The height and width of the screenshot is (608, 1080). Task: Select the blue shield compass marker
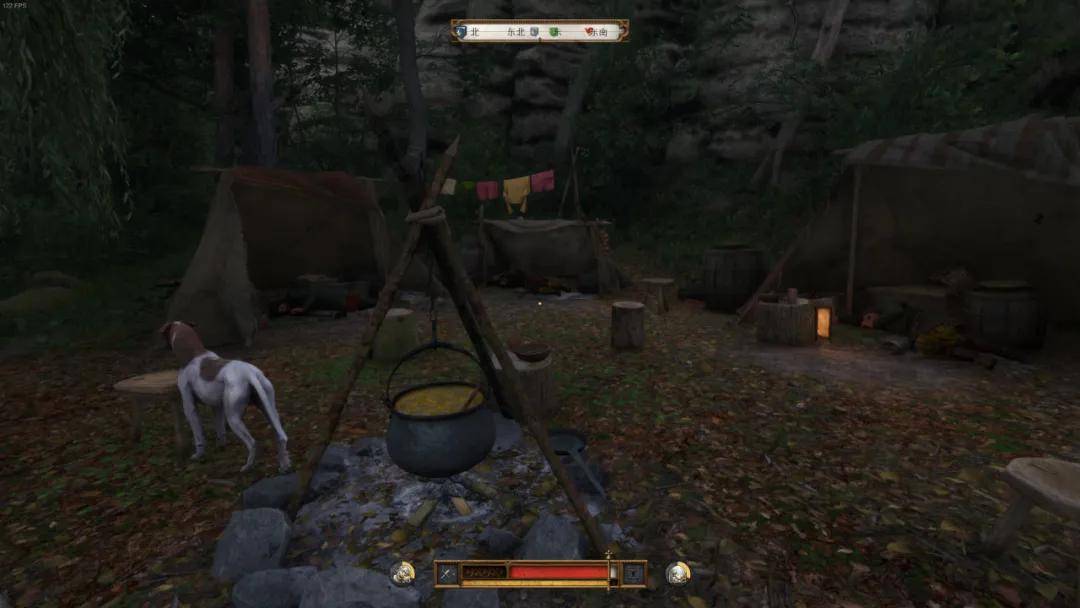(x=461, y=32)
